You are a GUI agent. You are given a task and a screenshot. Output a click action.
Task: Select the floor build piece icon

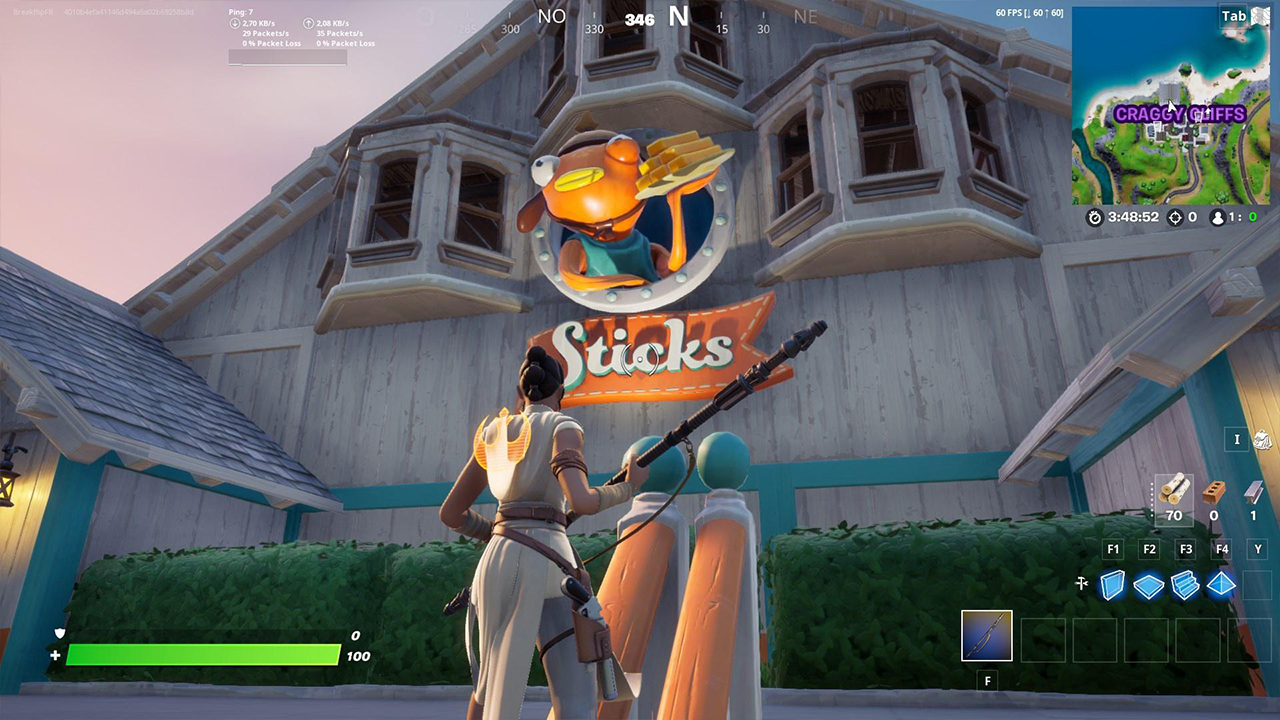pyautogui.click(x=1148, y=586)
